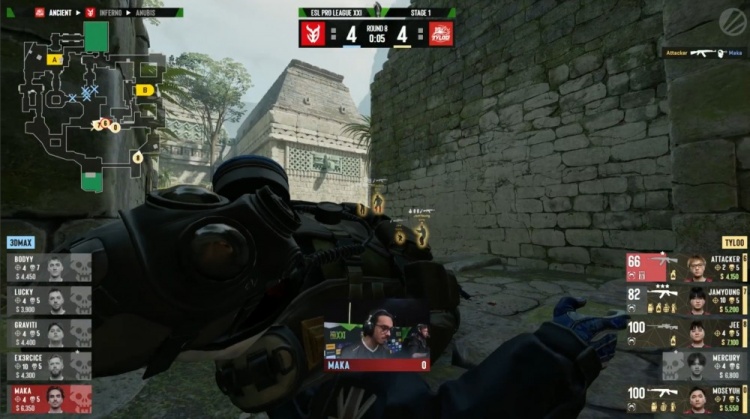Pick EX3RCICE's player card
This screenshot has width=750, height=419.
point(46,366)
